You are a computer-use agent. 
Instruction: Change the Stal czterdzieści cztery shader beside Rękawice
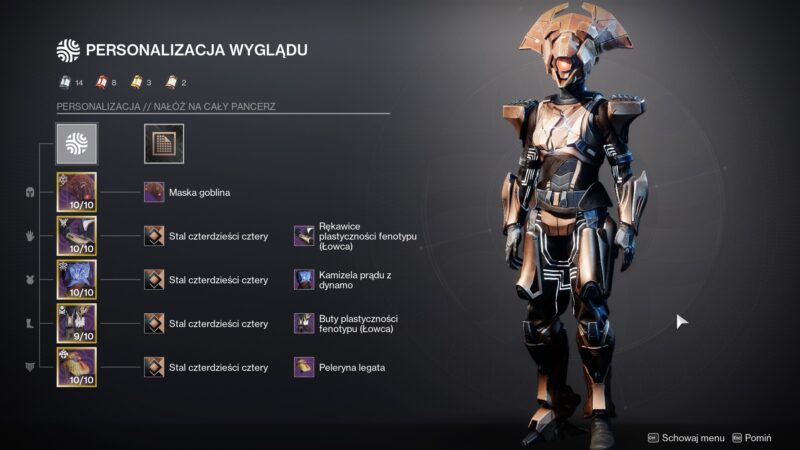coord(154,236)
